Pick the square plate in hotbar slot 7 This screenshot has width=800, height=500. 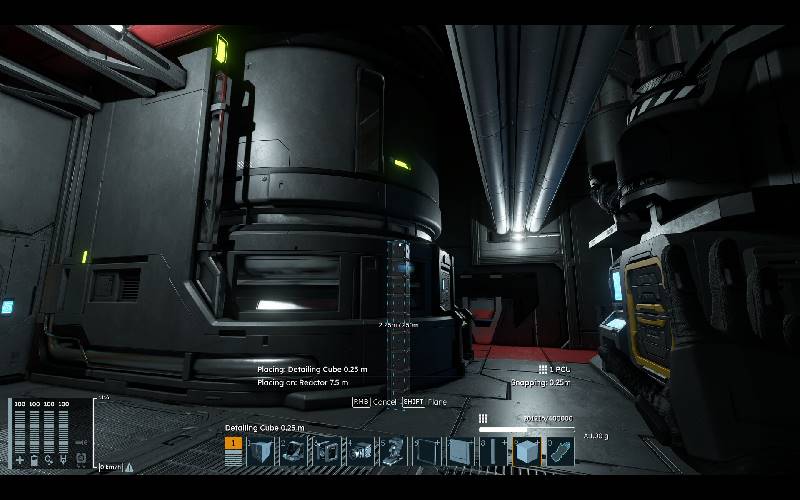[x=460, y=452]
